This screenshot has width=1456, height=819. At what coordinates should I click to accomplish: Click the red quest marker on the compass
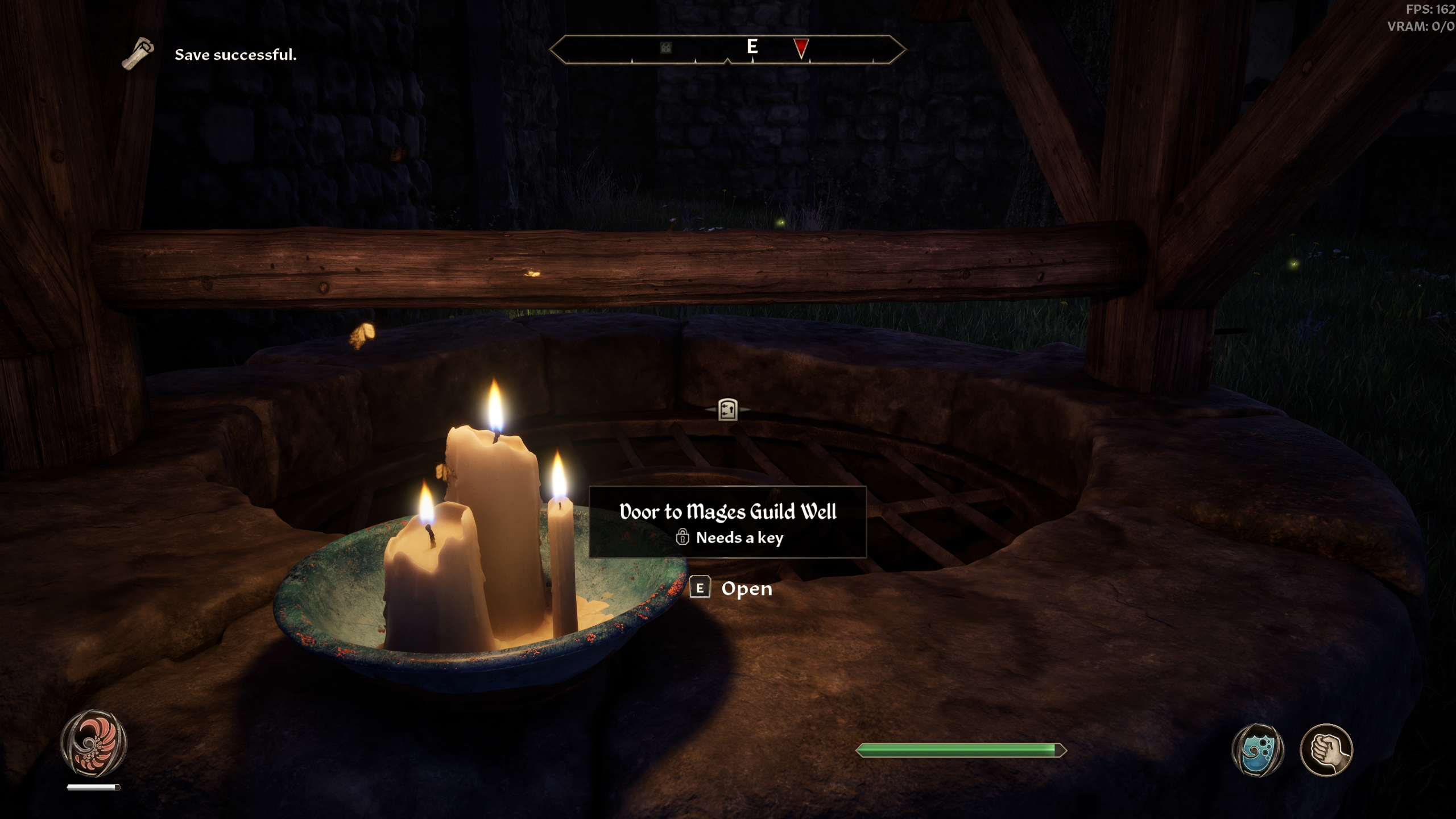pos(801,48)
